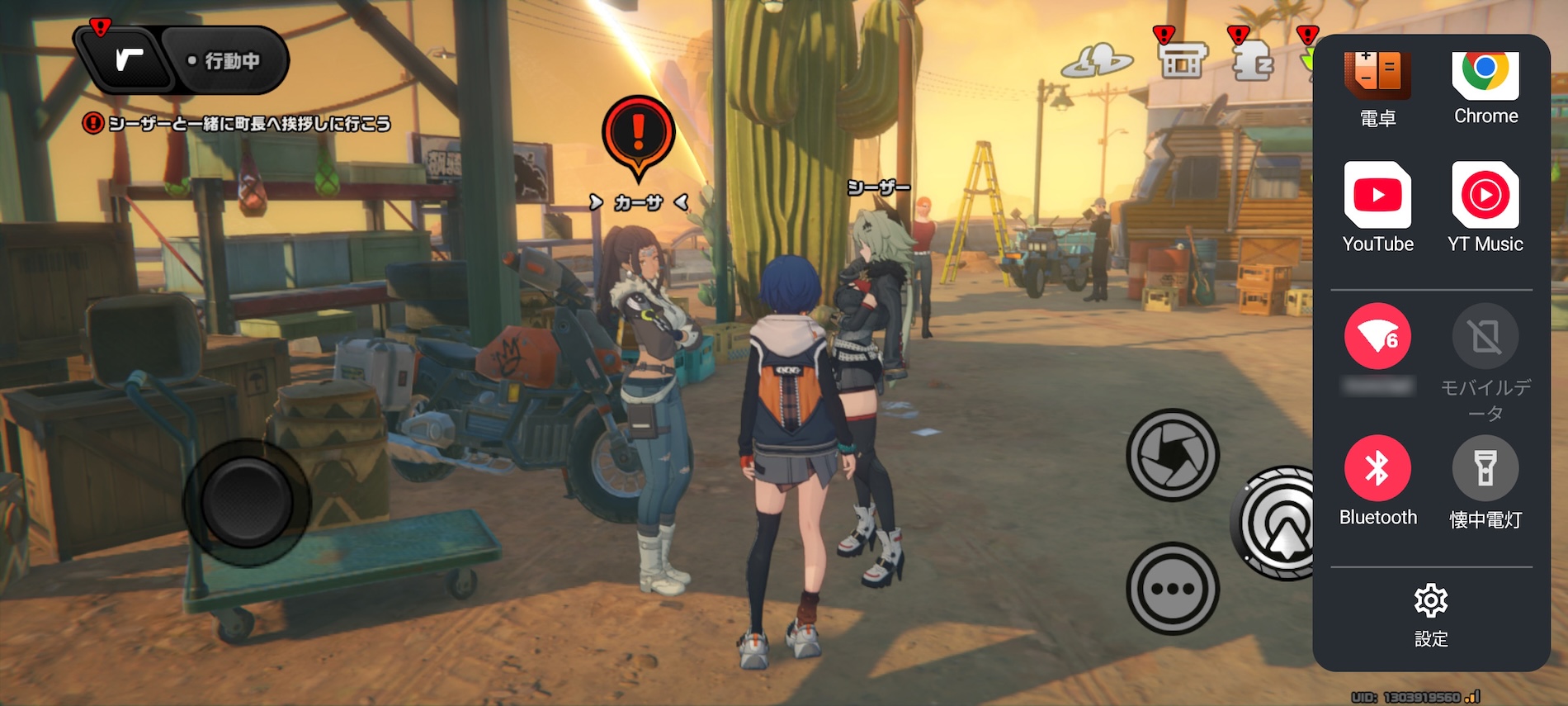1568x706 pixels.
Task: Turn on the 懐中電灯 flashlight toggle
Action: 1485,468
